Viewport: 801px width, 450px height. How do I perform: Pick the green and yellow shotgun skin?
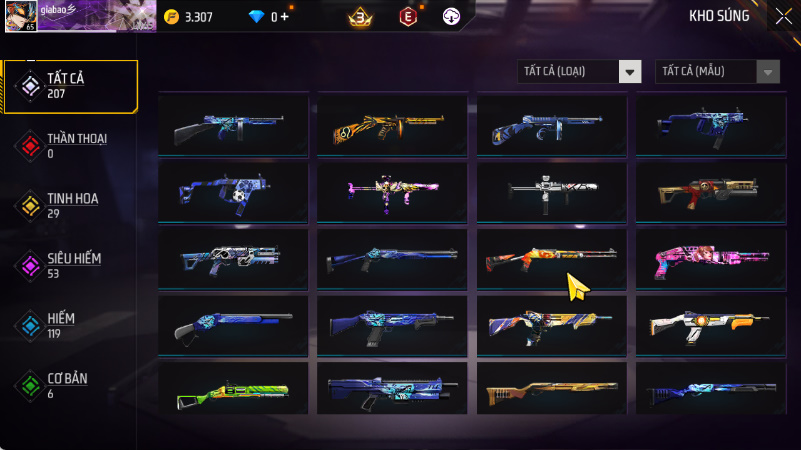point(233,390)
